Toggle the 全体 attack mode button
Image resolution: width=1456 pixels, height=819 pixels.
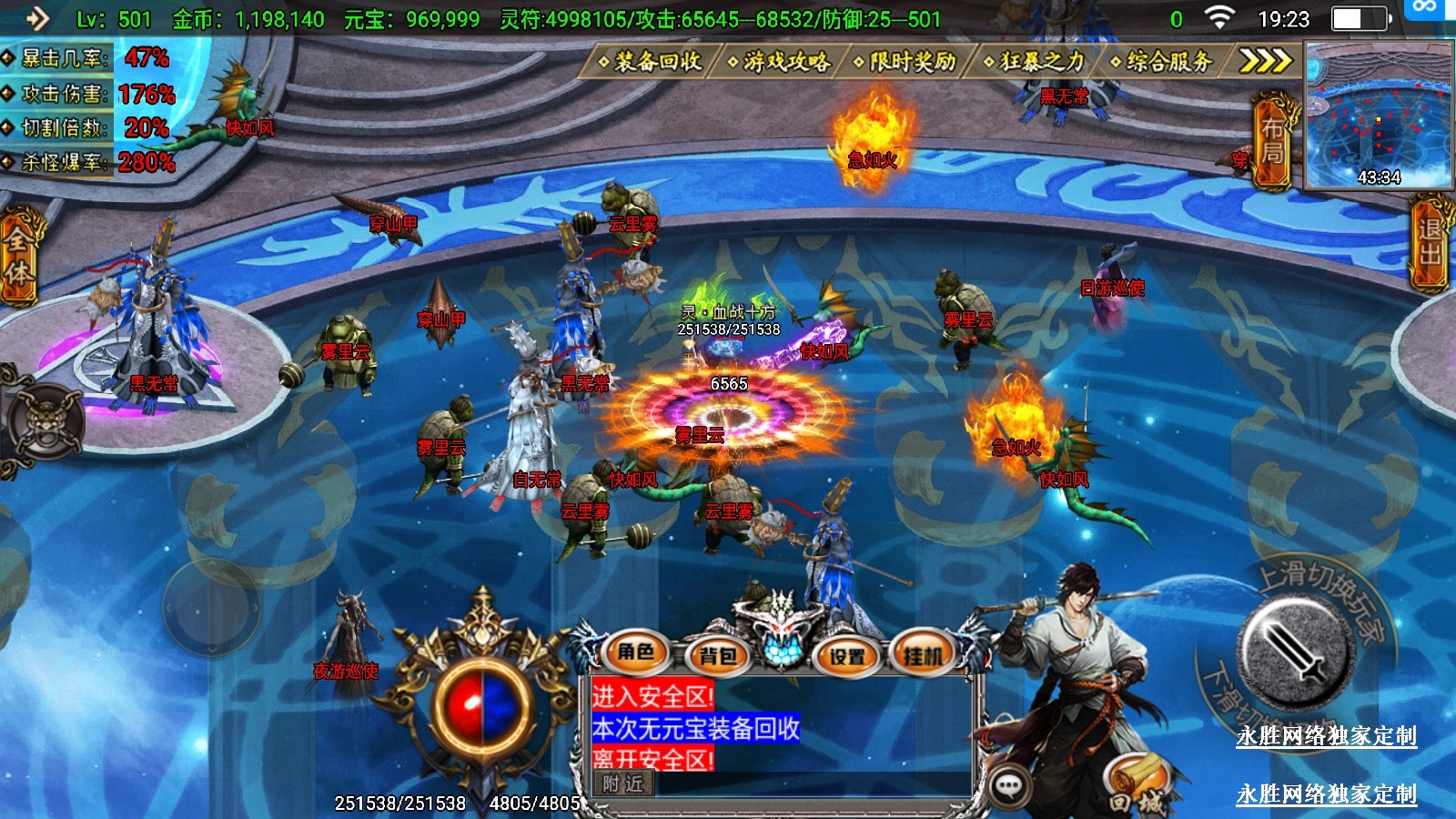click(18, 257)
